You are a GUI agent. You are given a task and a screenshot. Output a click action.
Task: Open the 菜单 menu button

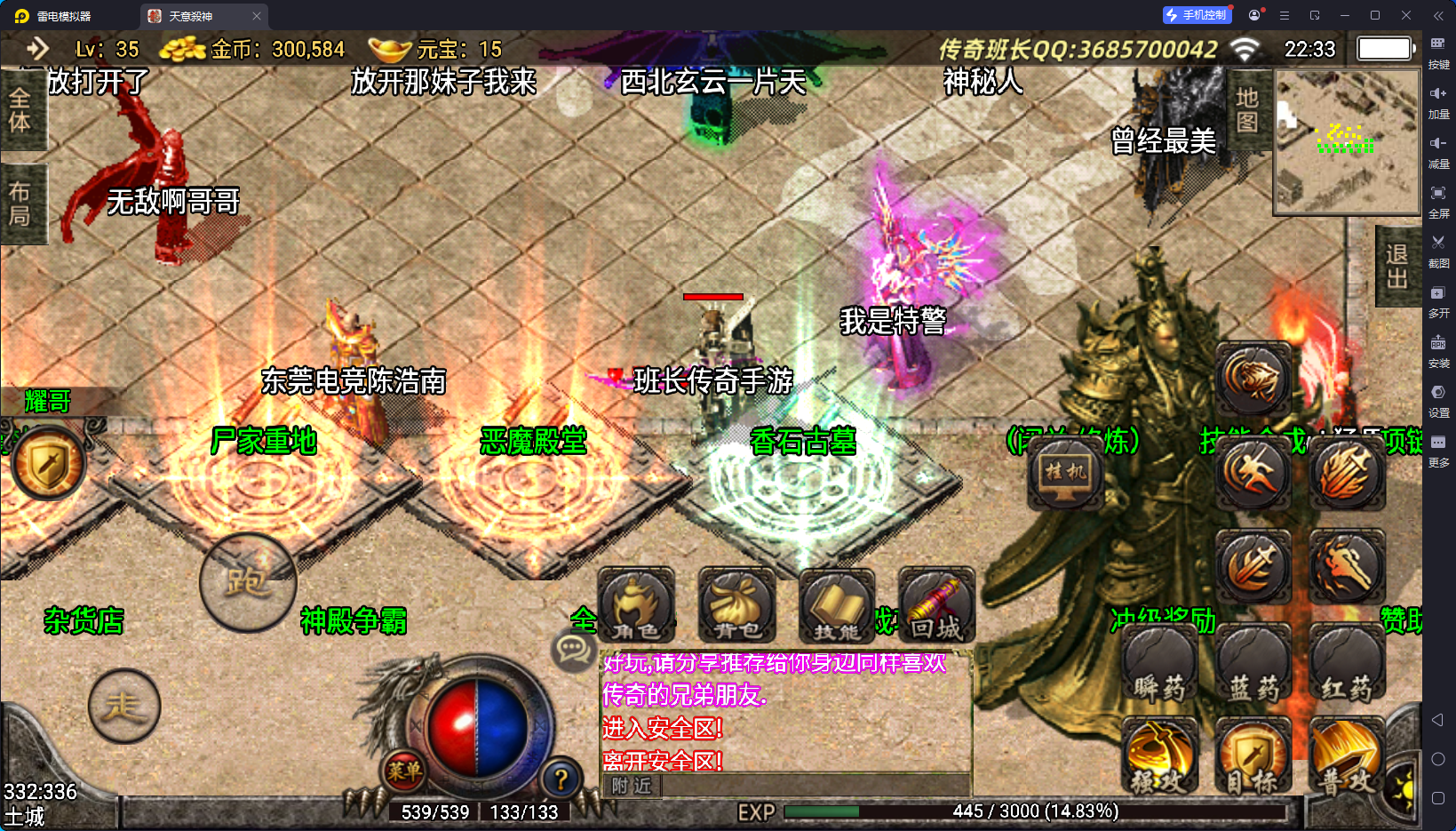404,771
